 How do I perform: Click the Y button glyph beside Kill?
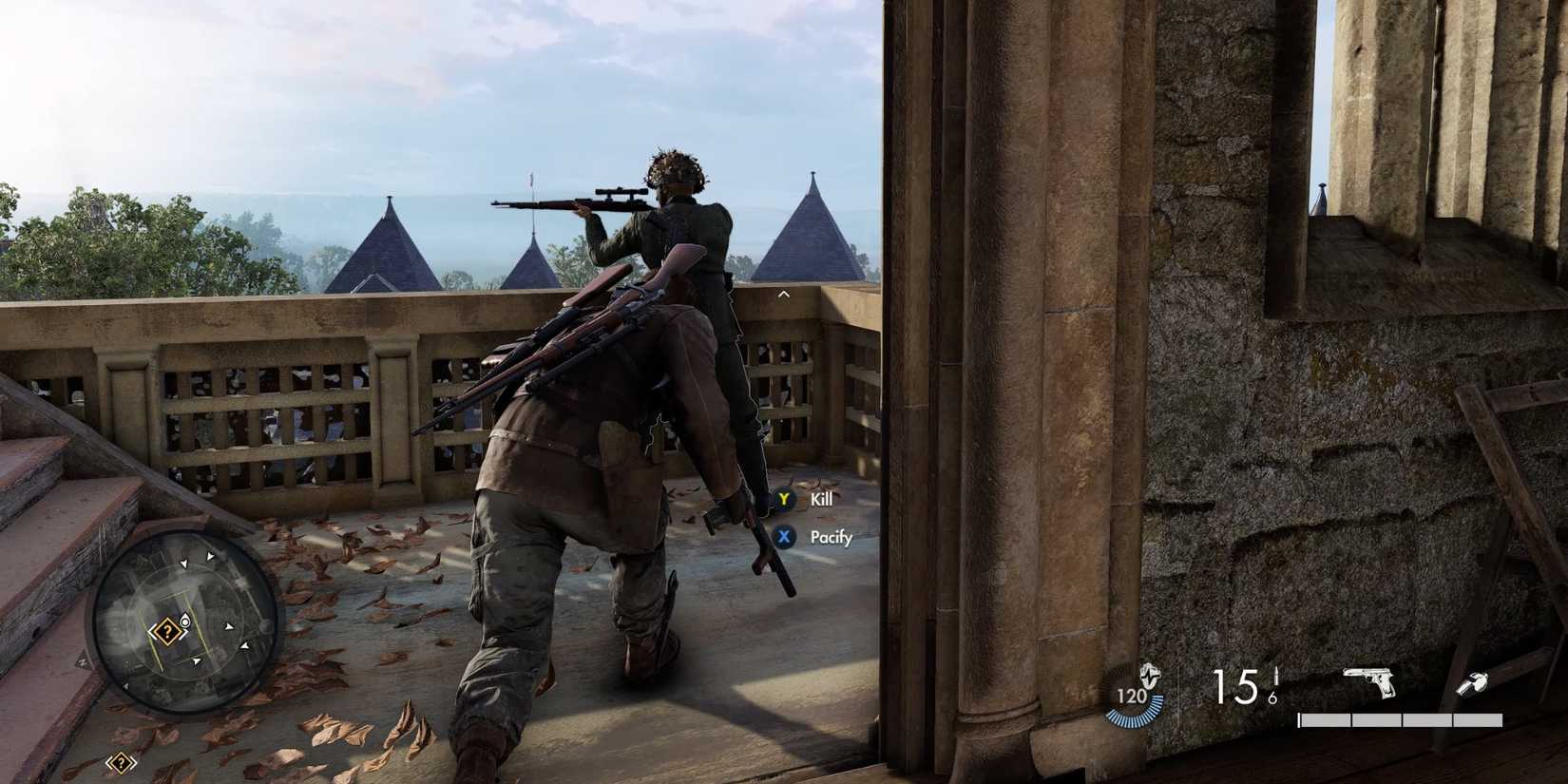pos(782,499)
